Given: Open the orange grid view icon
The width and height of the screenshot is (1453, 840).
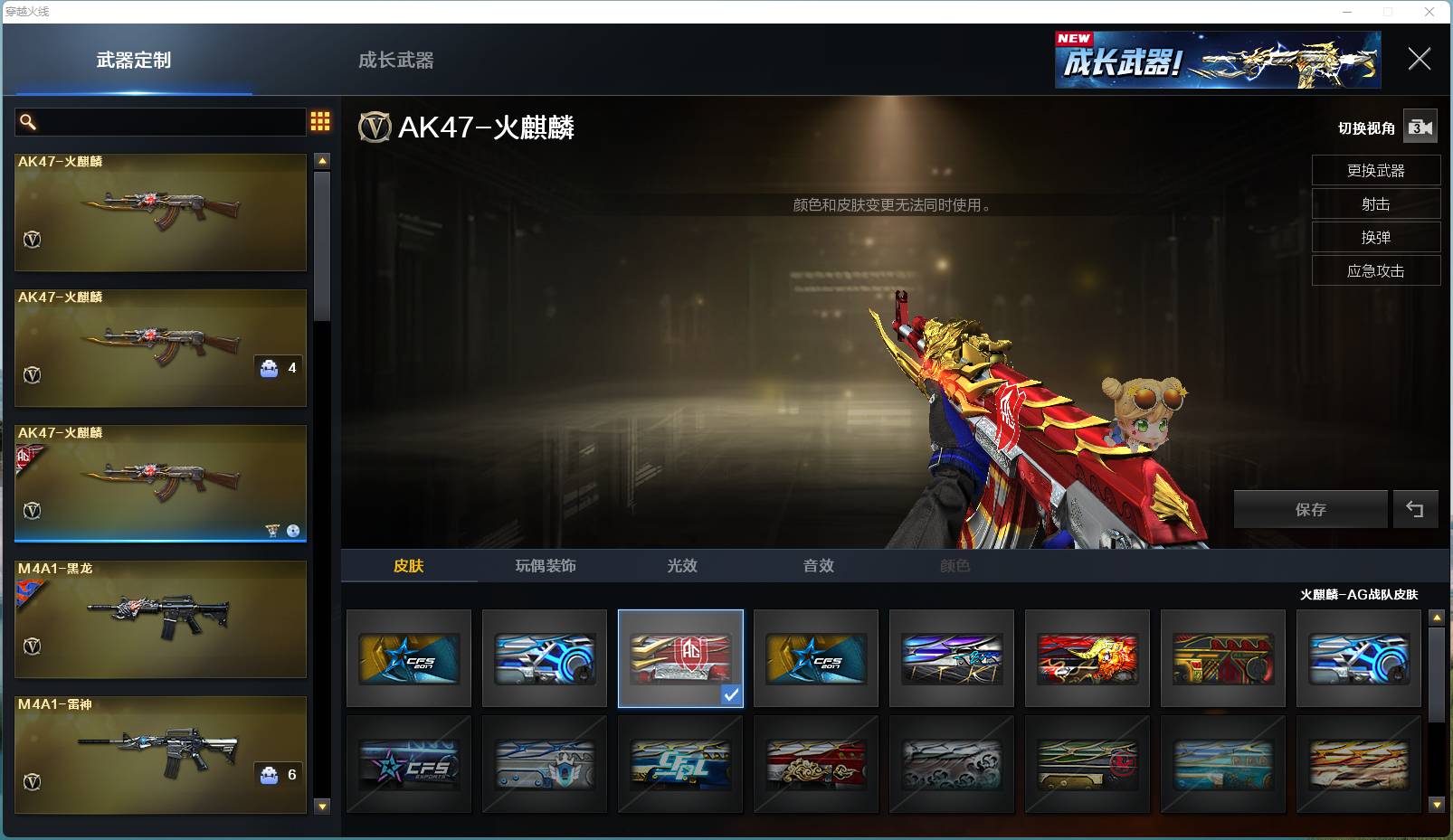Looking at the screenshot, I should (x=319, y=120).
